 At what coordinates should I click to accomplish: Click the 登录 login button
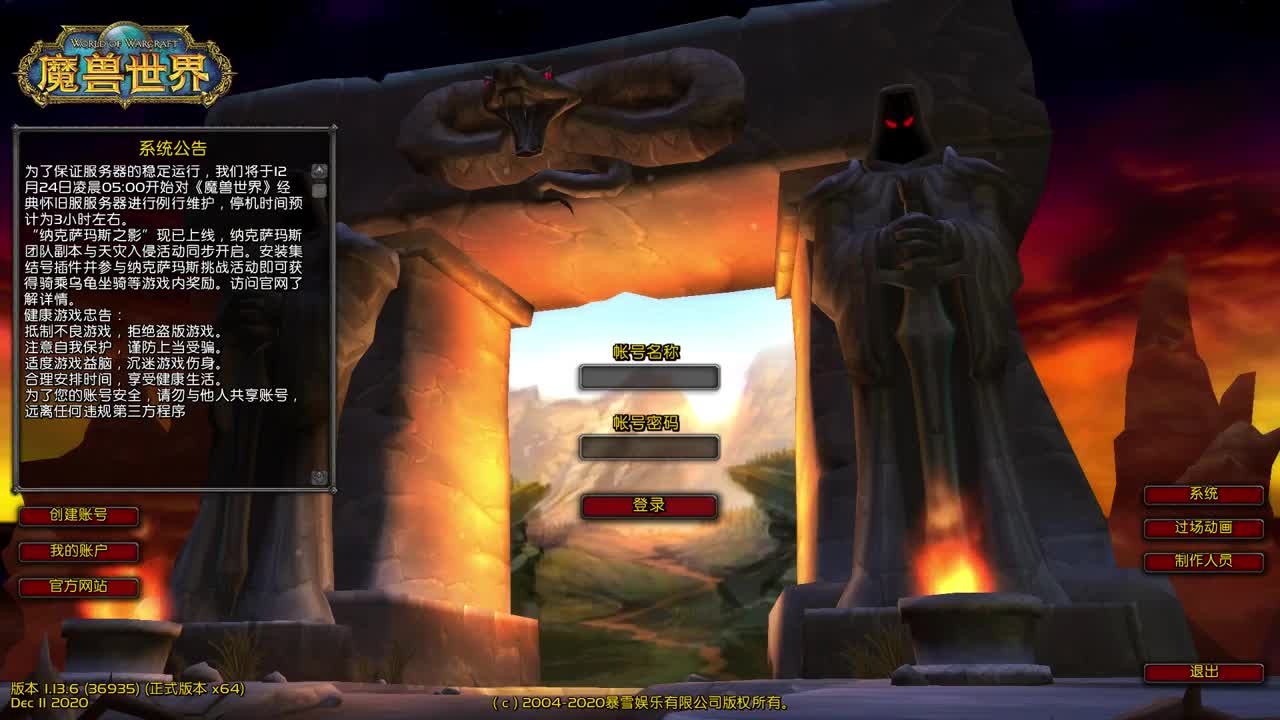(648, 507)
